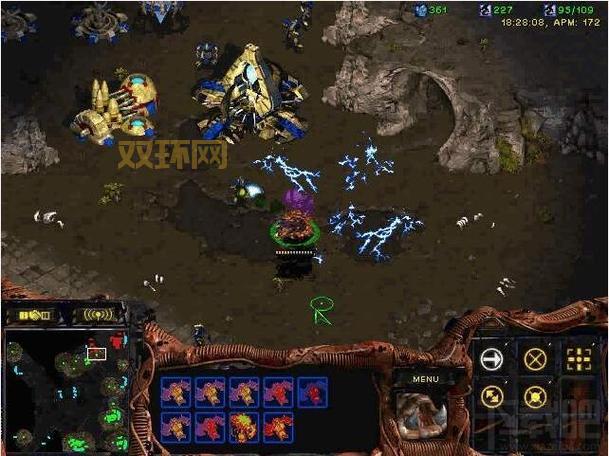Viewport: 609px width, 456px height.
Task: Activate the Stop command icon
Action: tap(535, 360)
